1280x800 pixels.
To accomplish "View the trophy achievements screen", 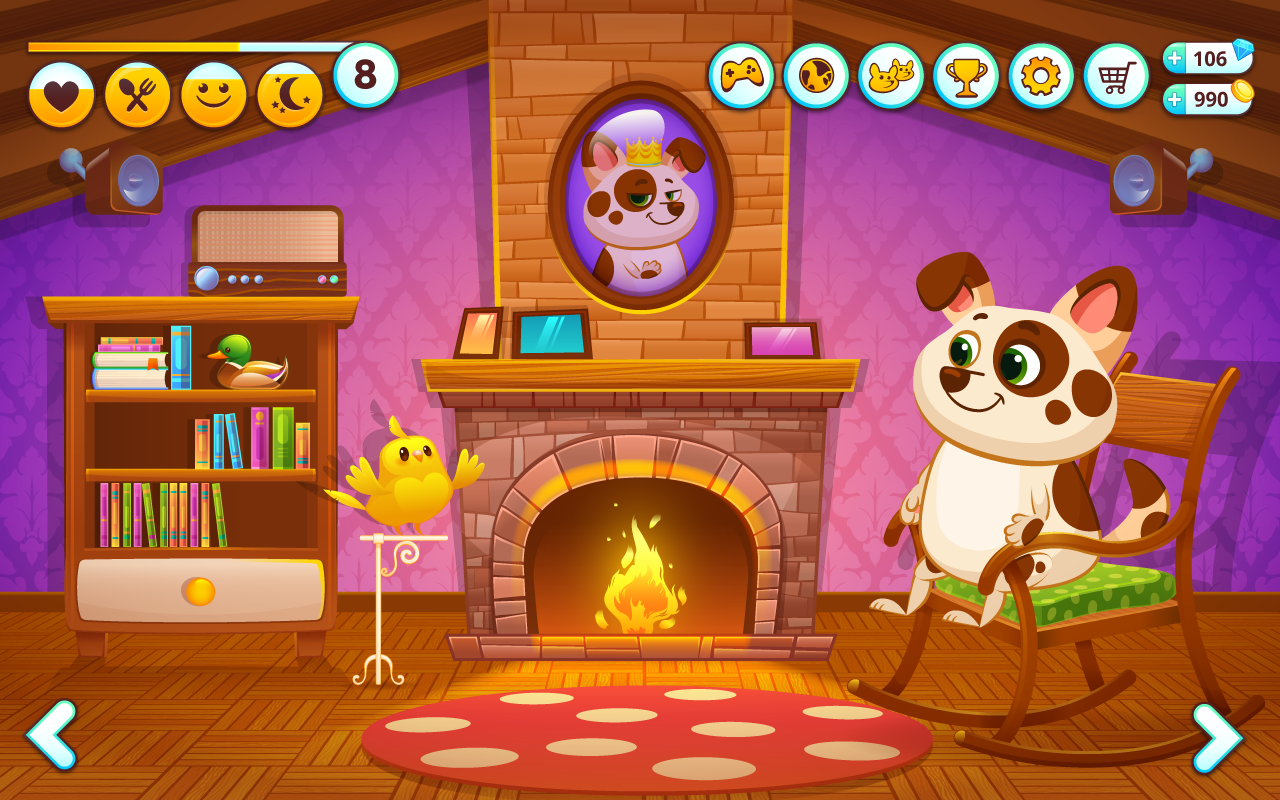I will (x=966, y=76).
